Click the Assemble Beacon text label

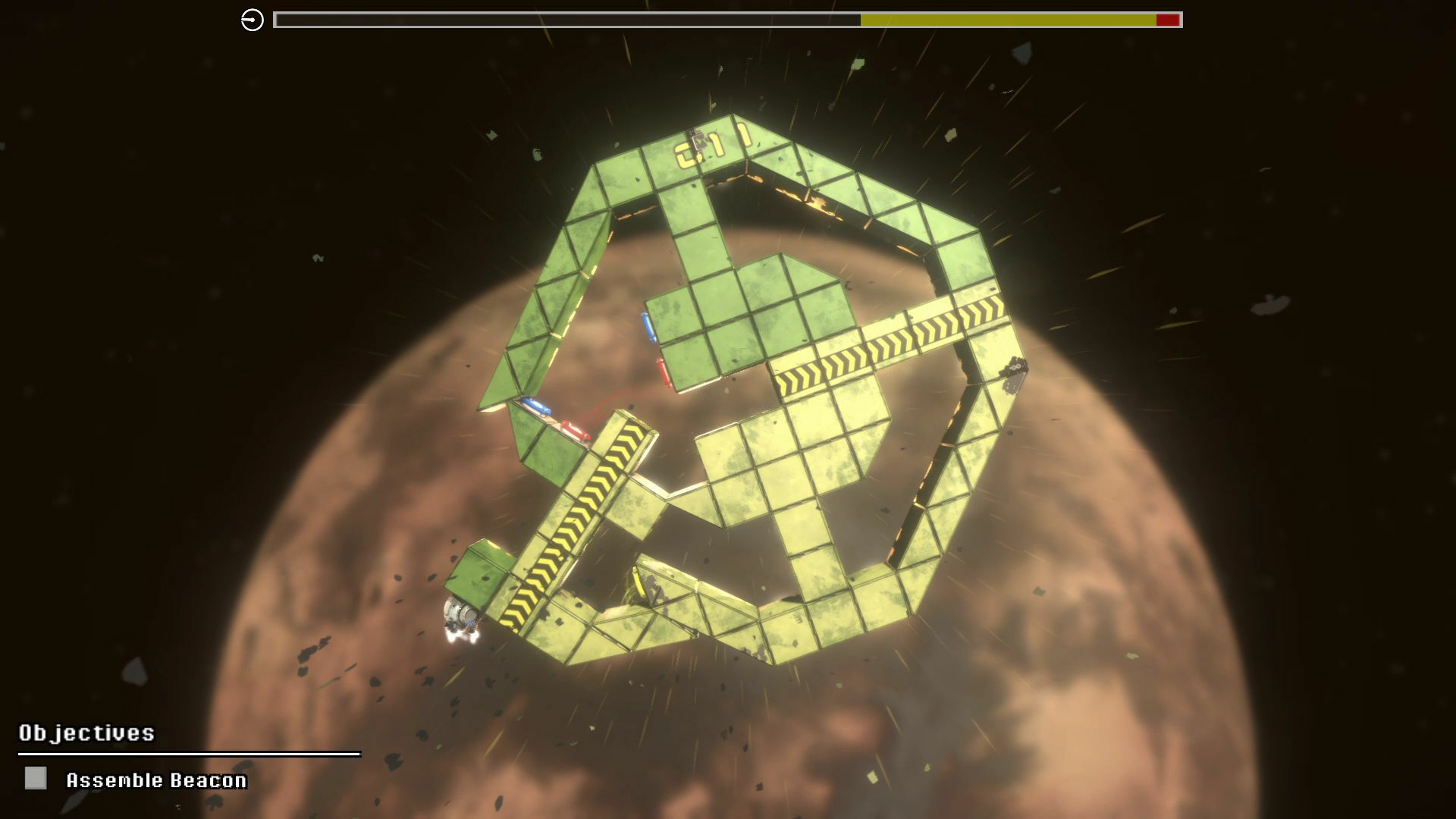pos(157,779)
